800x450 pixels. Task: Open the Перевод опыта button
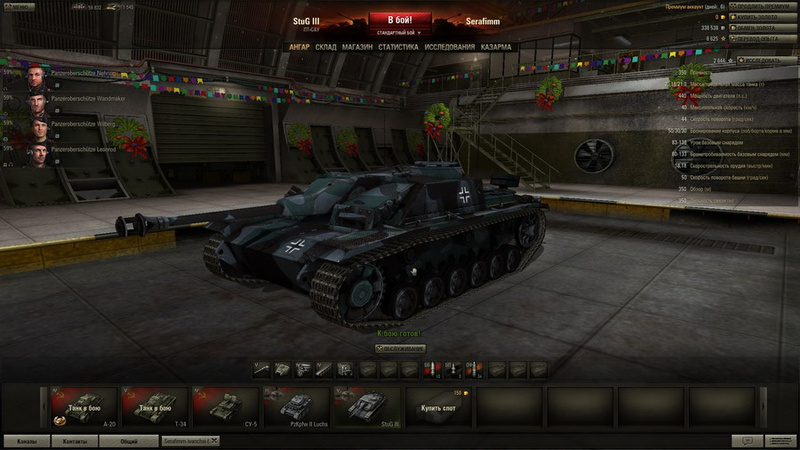(x=762, y=39)
